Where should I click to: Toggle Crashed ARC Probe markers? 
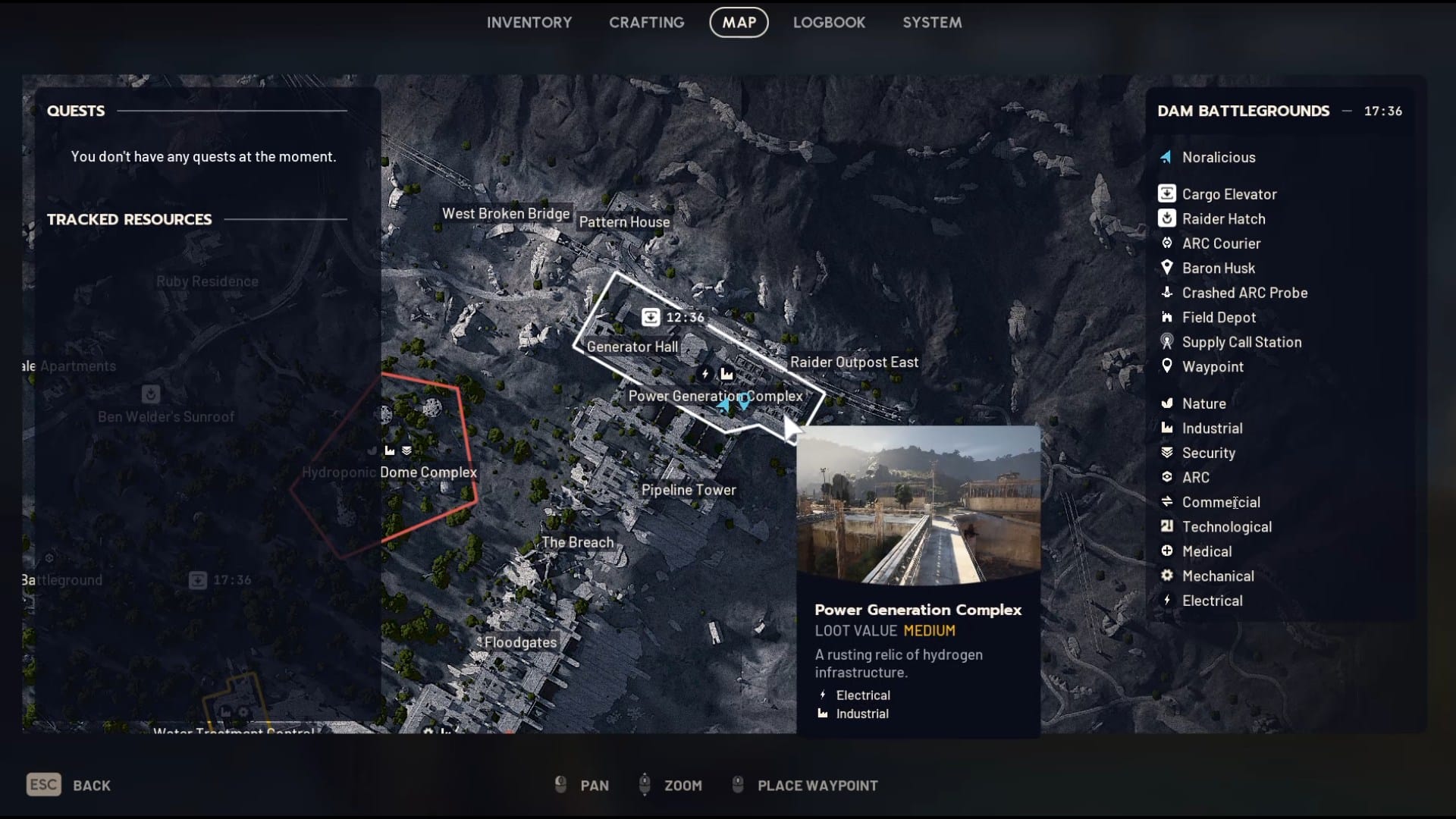(x=1244, y=293)
